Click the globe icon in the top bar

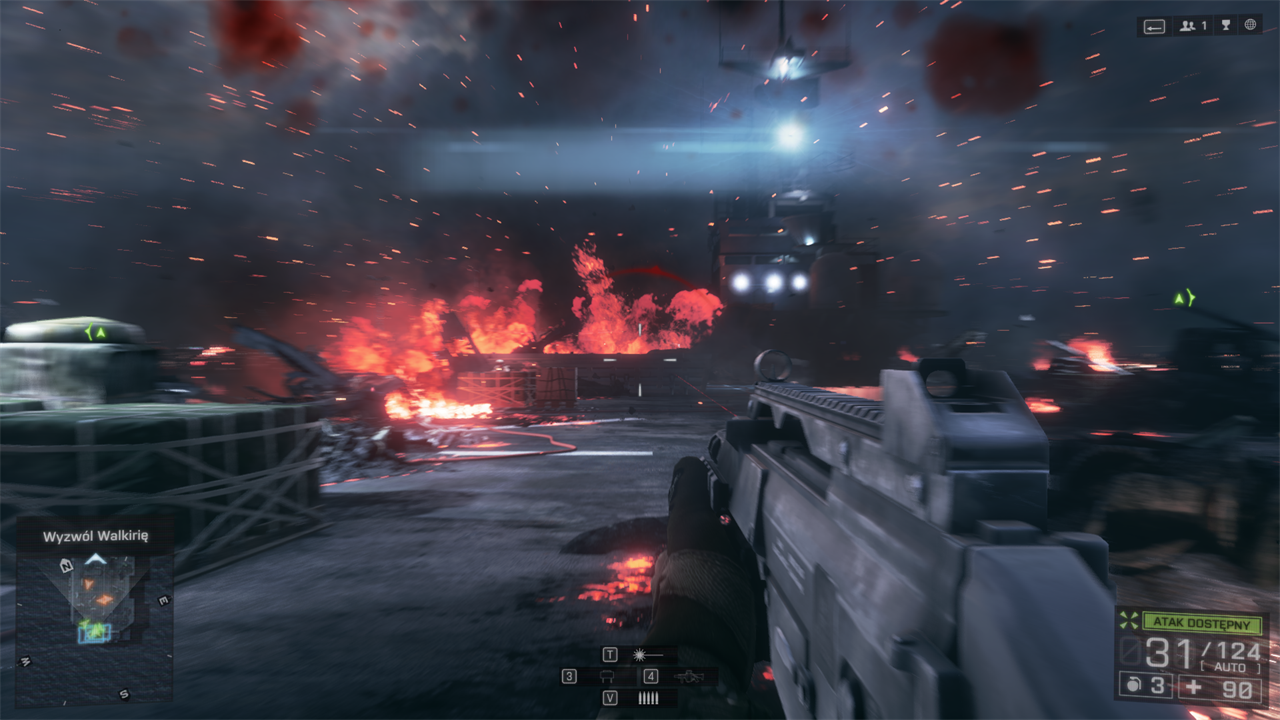1250,26
